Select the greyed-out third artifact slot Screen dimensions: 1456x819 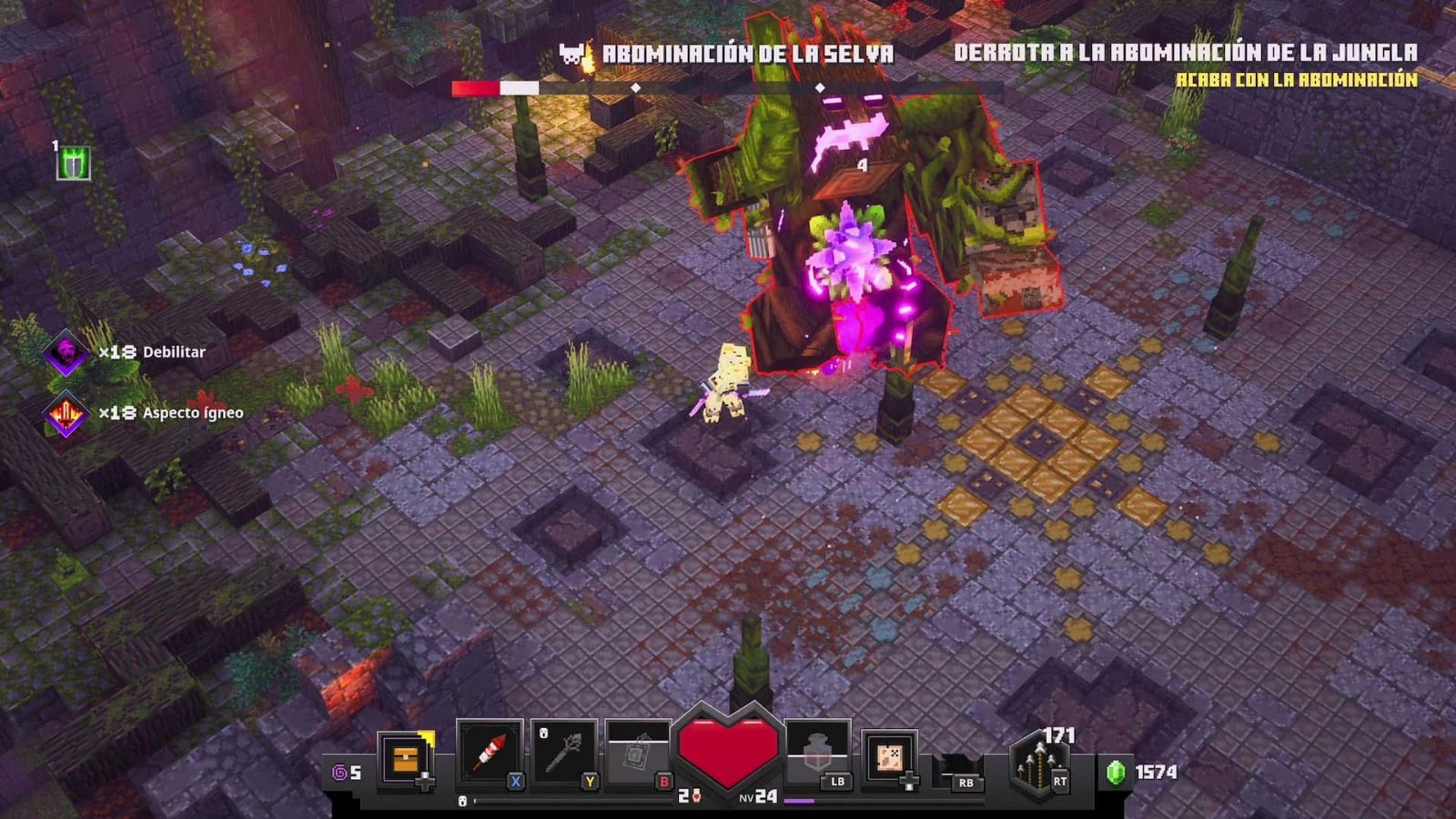pos(637,753)
